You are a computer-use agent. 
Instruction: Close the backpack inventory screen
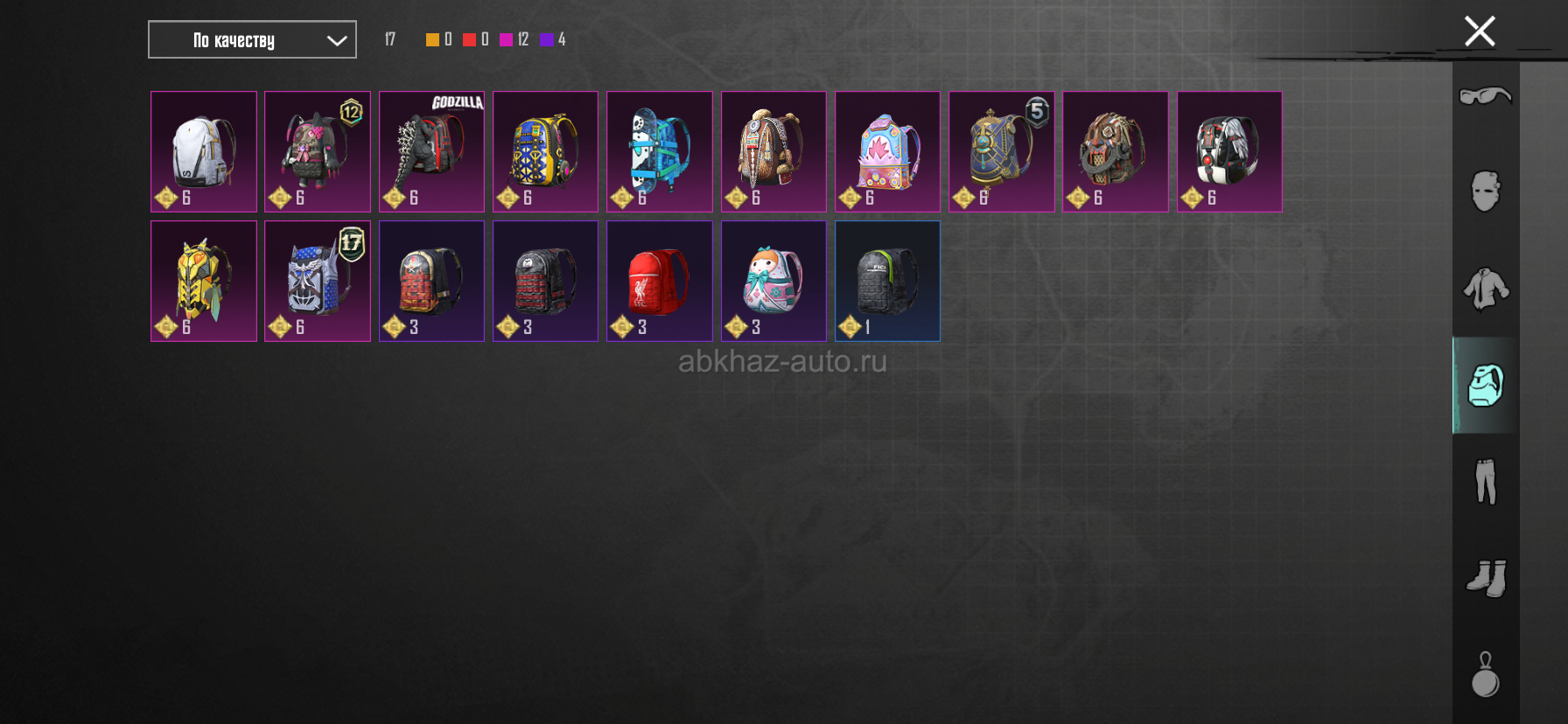[x=1480, y=31]
